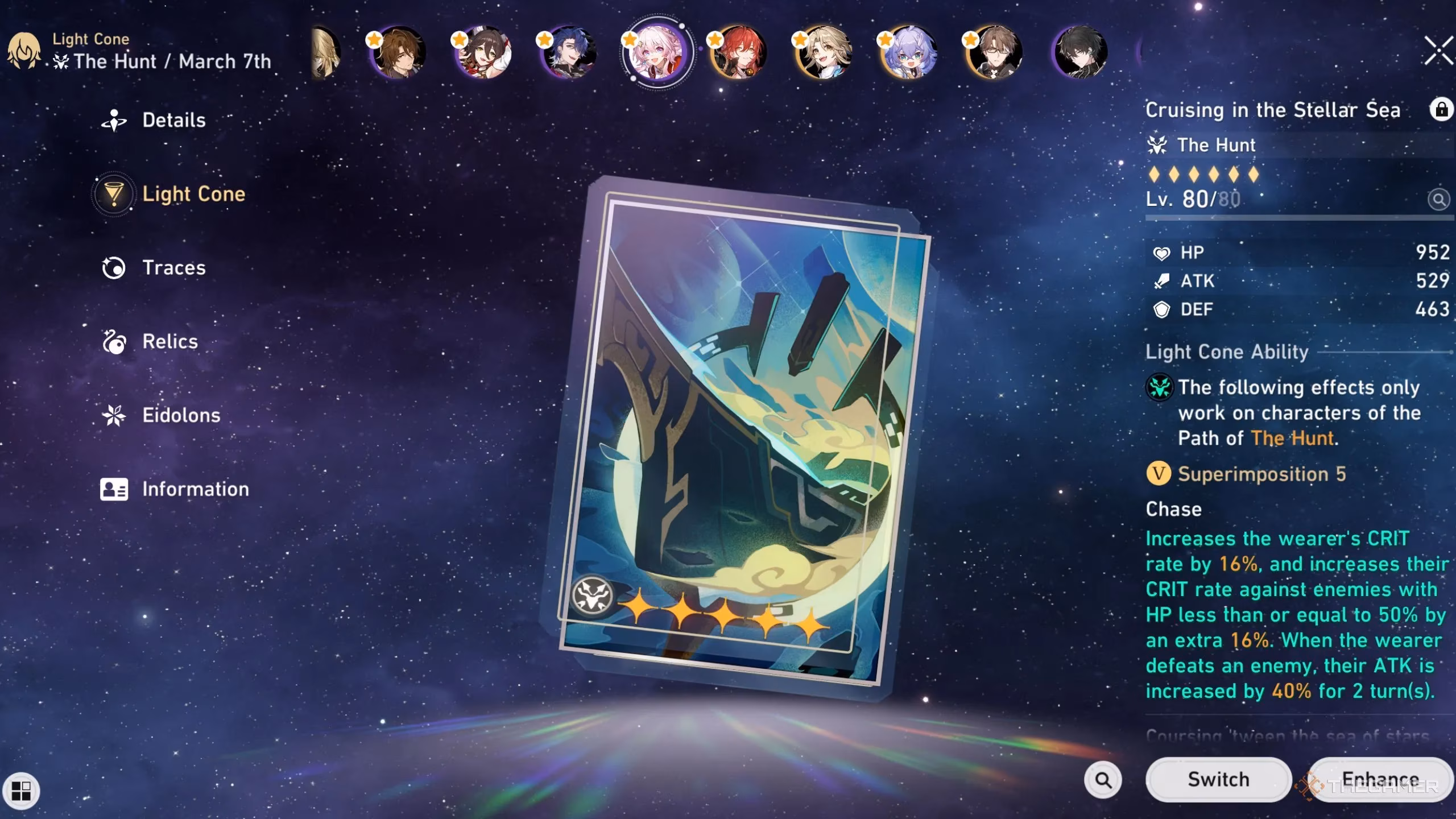1456x819 pixels.
Task: View the Relics section
Action: [169, 341]
